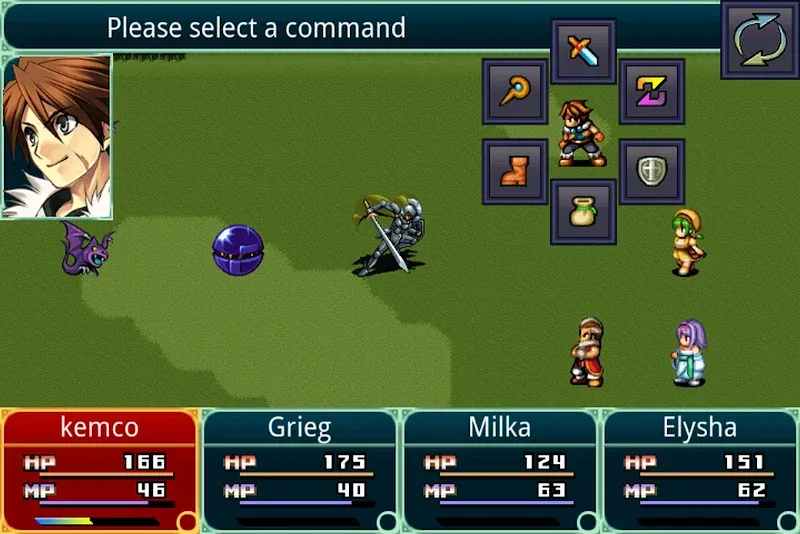The image size is (800, 534).
Task: Activate the Z skill command icon
Action: 652,91
